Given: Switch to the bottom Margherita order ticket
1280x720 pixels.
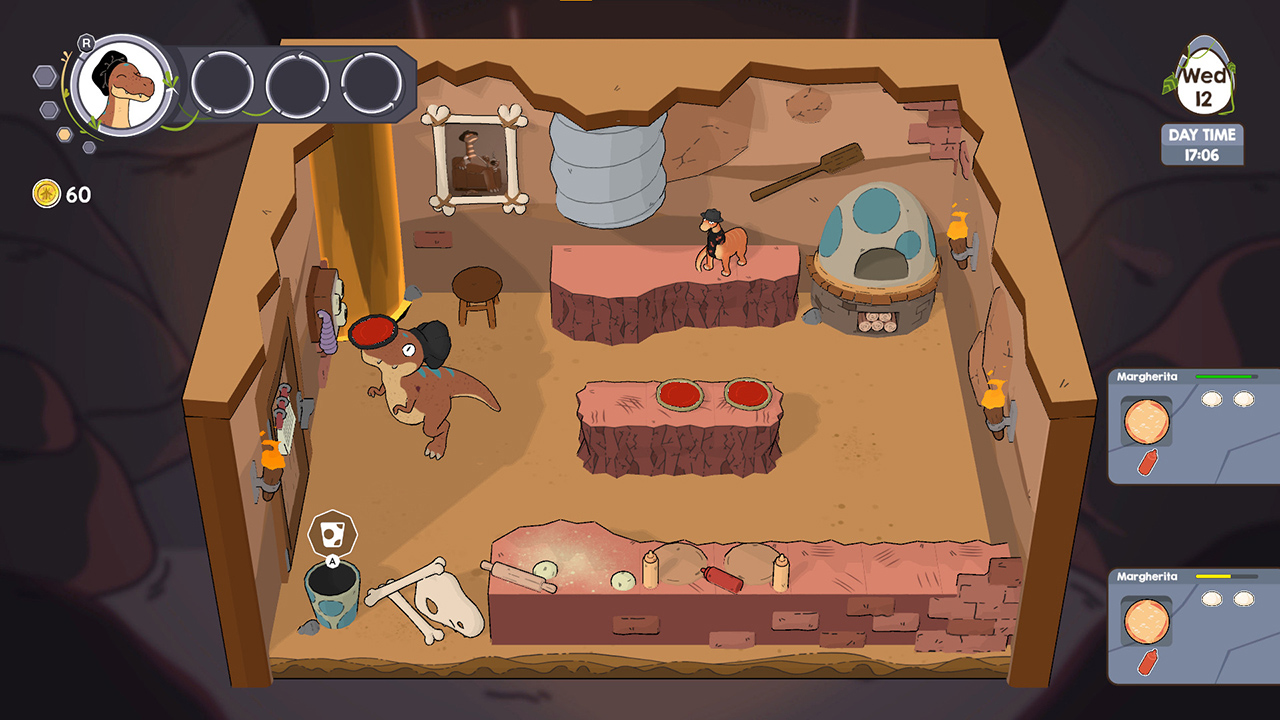Looking at the screenshot, I should [1190, 620].
